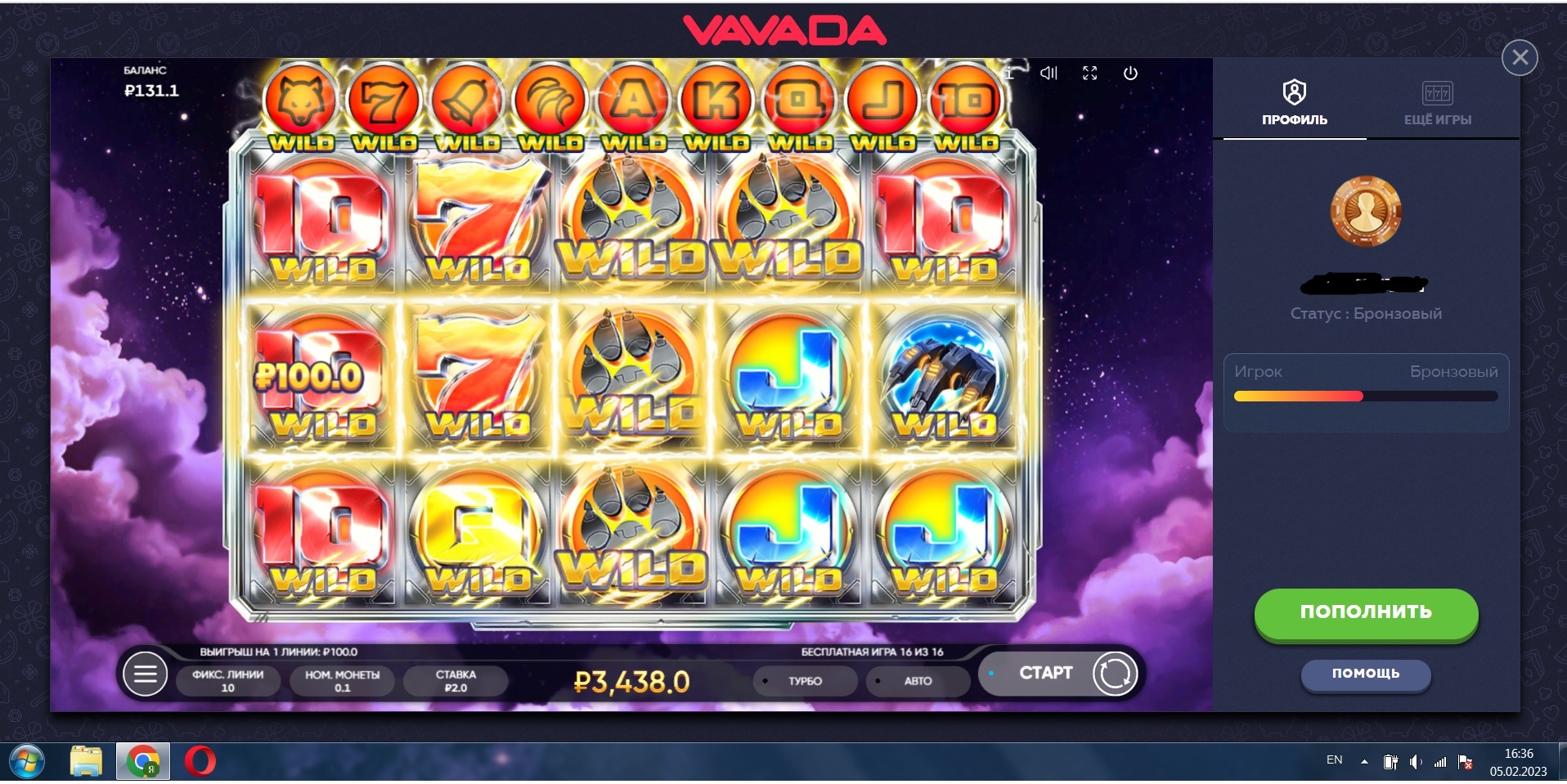
Task: Change the НОМ. МОНЕТЫ coin value
Action: coord(342,681)
